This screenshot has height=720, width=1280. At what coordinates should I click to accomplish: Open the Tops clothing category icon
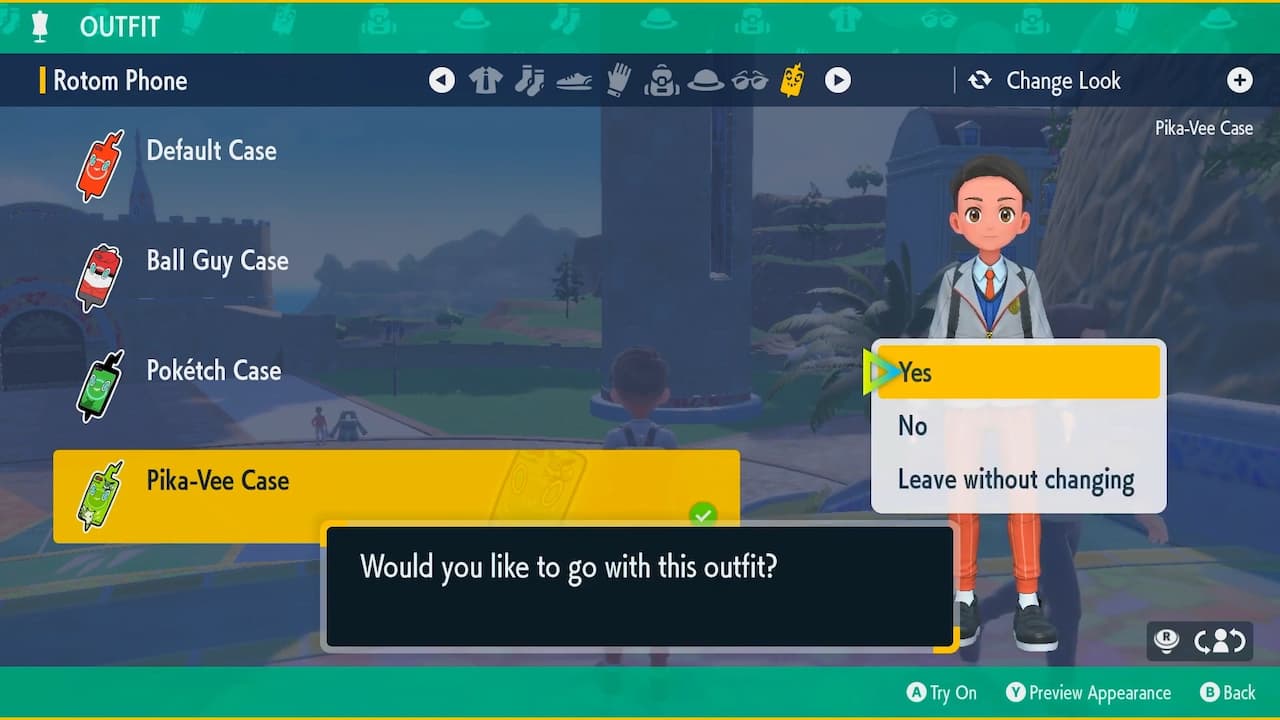click(x=485, y=80)
